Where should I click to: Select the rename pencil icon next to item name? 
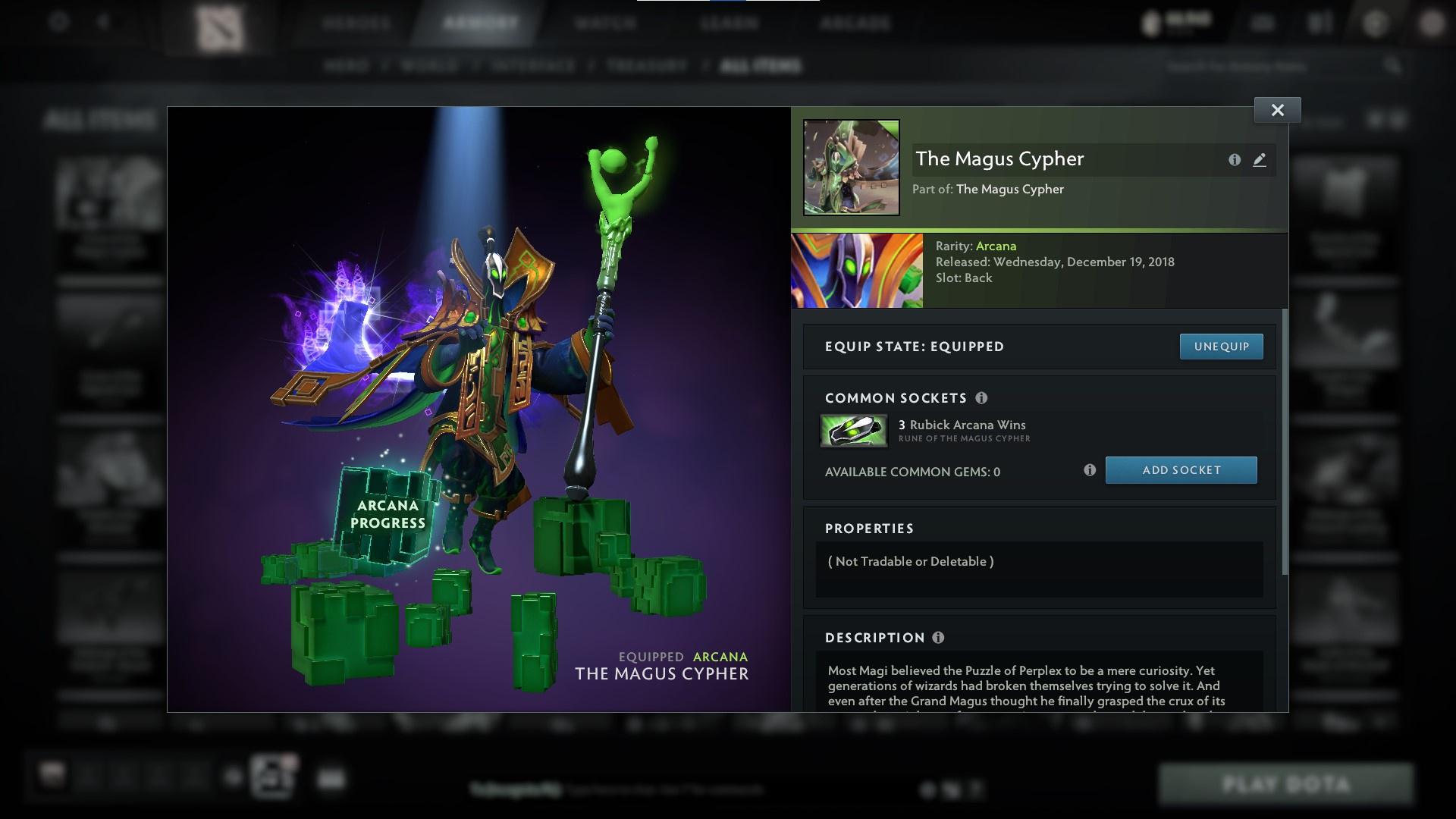pyautogui.click(x=1260, y=160)
